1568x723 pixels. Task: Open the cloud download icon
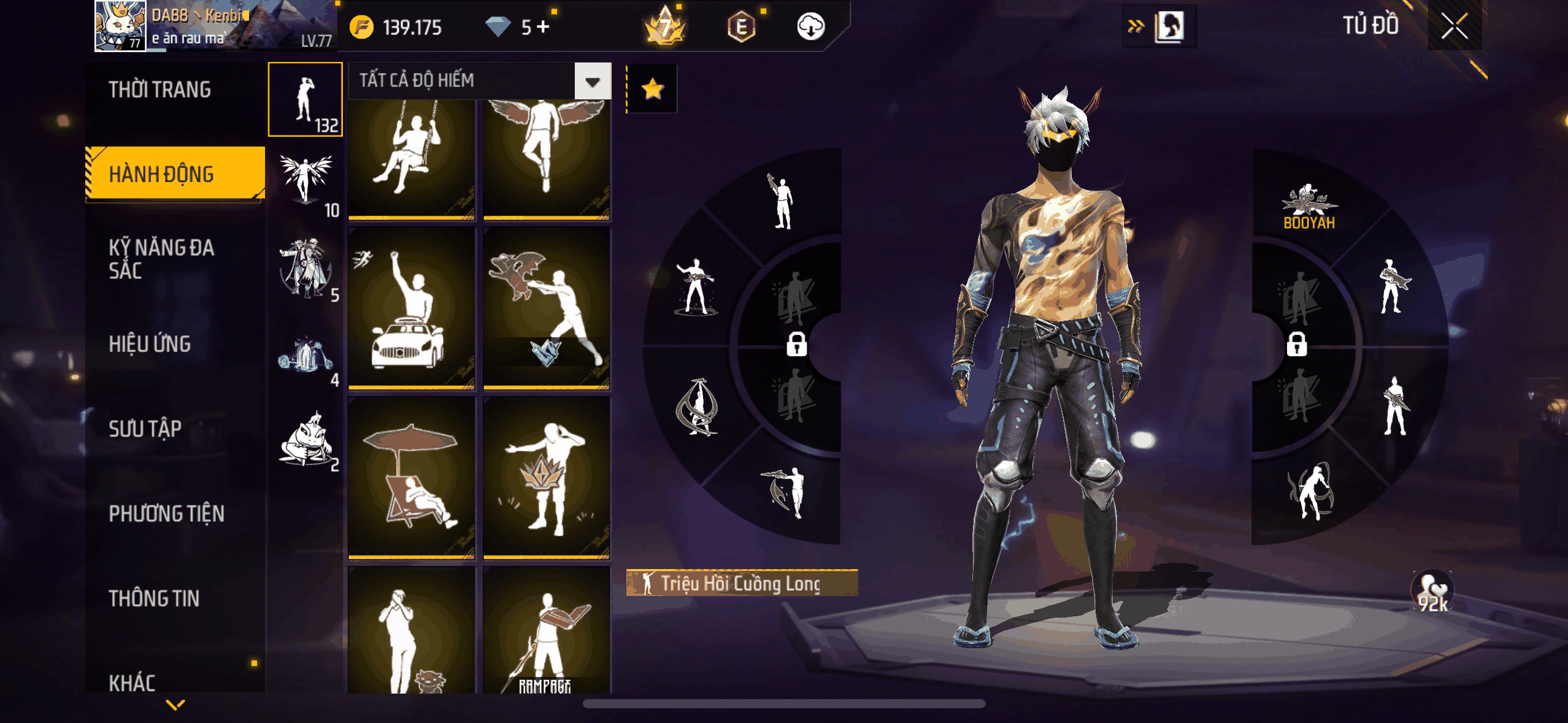pyautogui.click(x=810, y=27)
